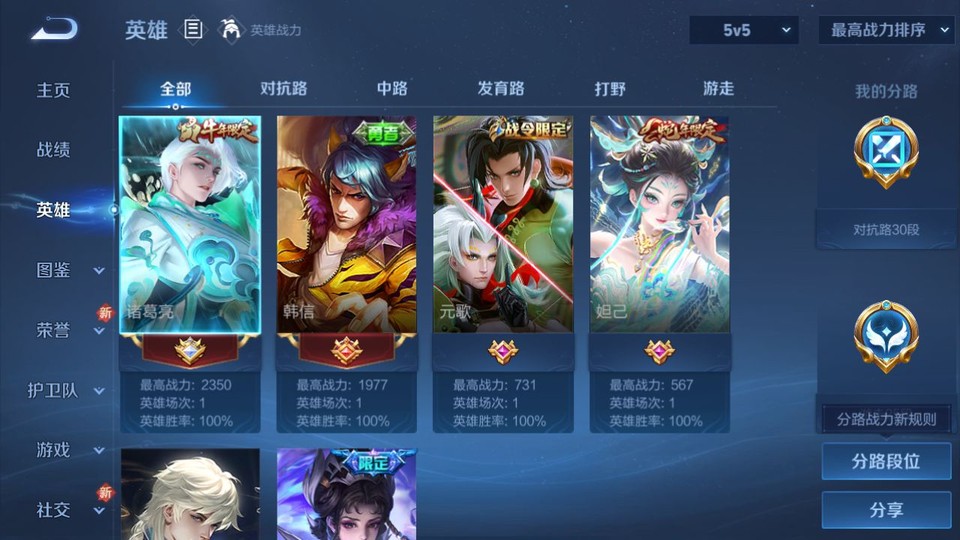This screenshot has height=540, width=960.
Task: Select the 元歌 hero card
Action: click(503, 225)
